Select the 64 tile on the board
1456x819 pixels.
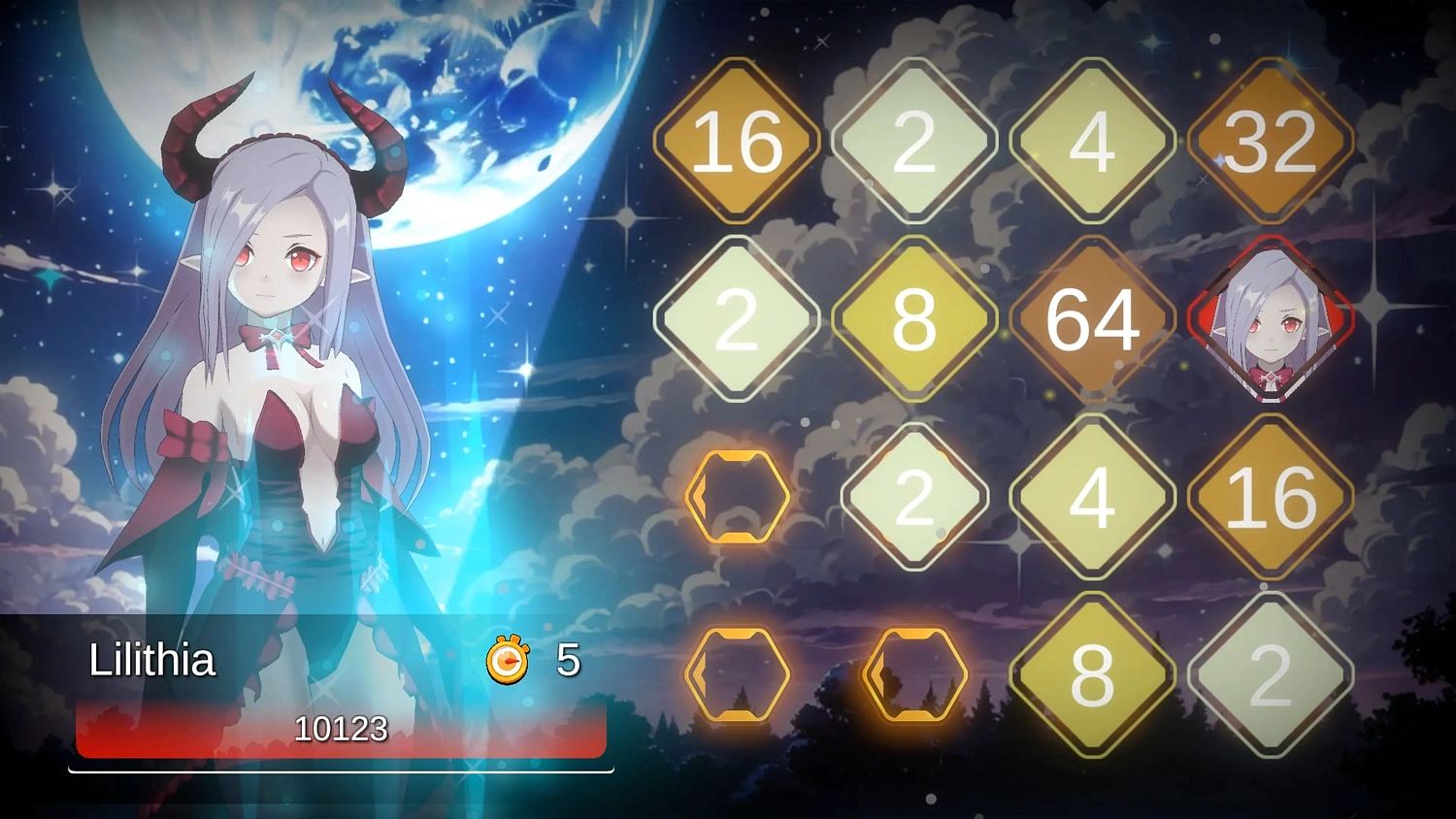(1094, 320)
